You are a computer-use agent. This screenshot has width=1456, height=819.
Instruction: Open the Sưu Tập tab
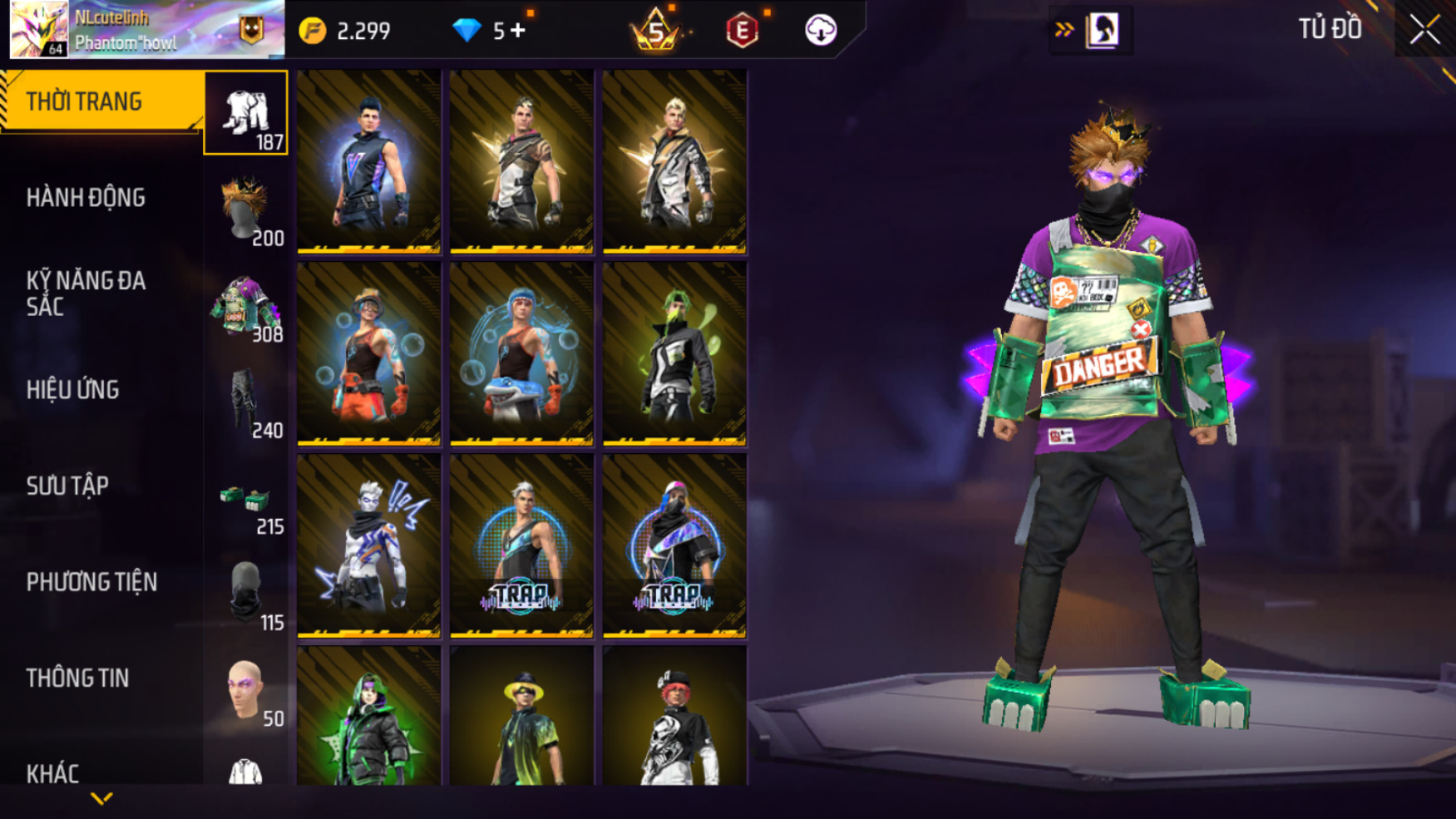pos(67,486)
